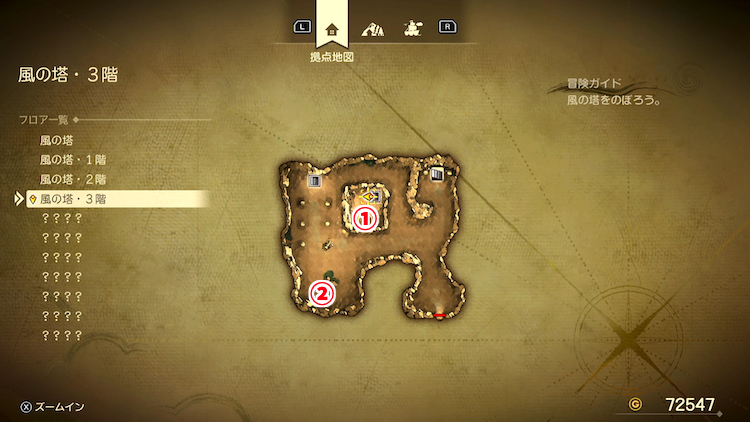Choose 風の塔・1階 in the floor list
Image resolution: width=750 pixels, height=422 pixels.
click(x=72, y=160)
